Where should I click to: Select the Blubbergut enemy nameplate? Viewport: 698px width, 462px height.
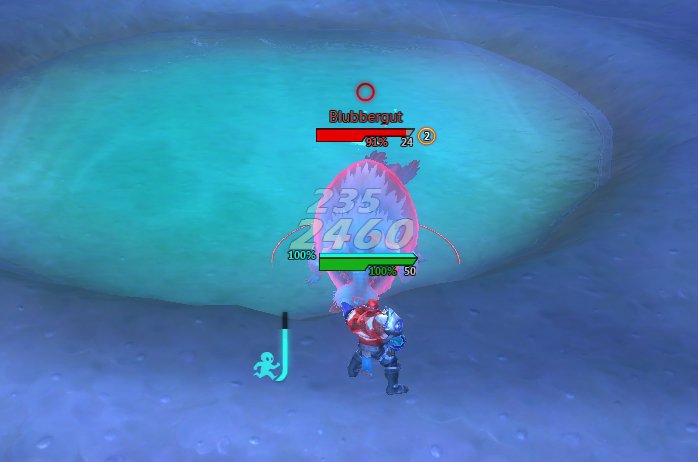click(x=364, y=134)
